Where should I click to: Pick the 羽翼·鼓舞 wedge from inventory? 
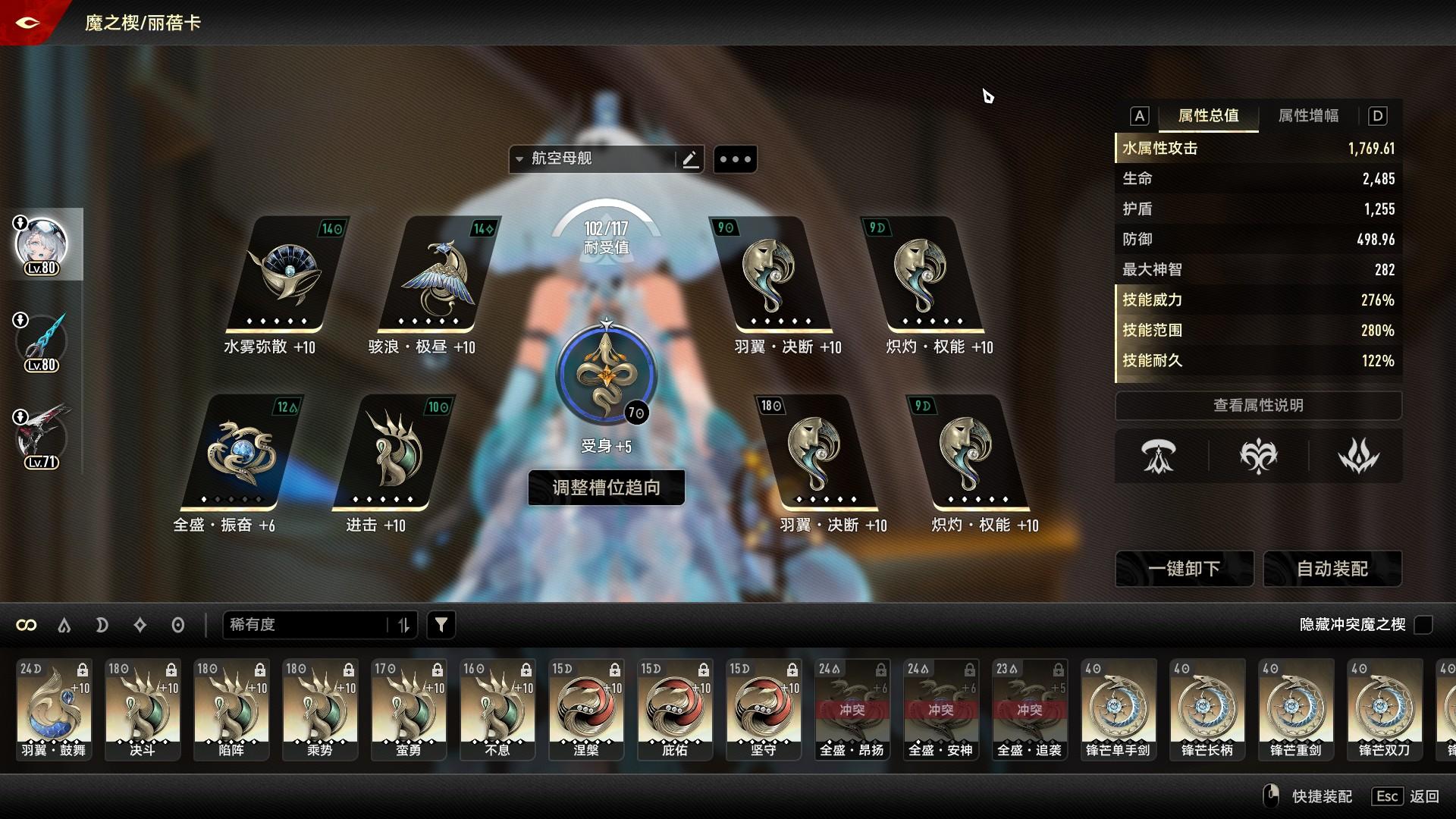pos(54,709)
